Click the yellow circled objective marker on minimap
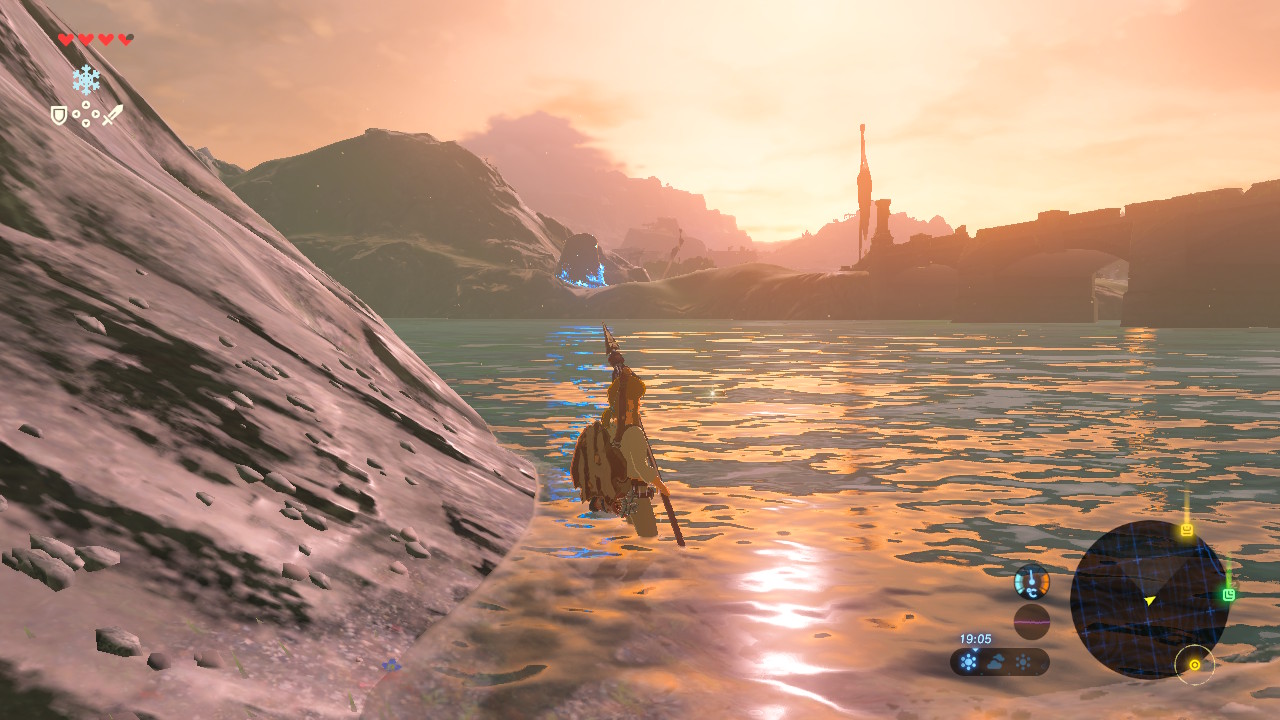 [x=1194, y=665]
